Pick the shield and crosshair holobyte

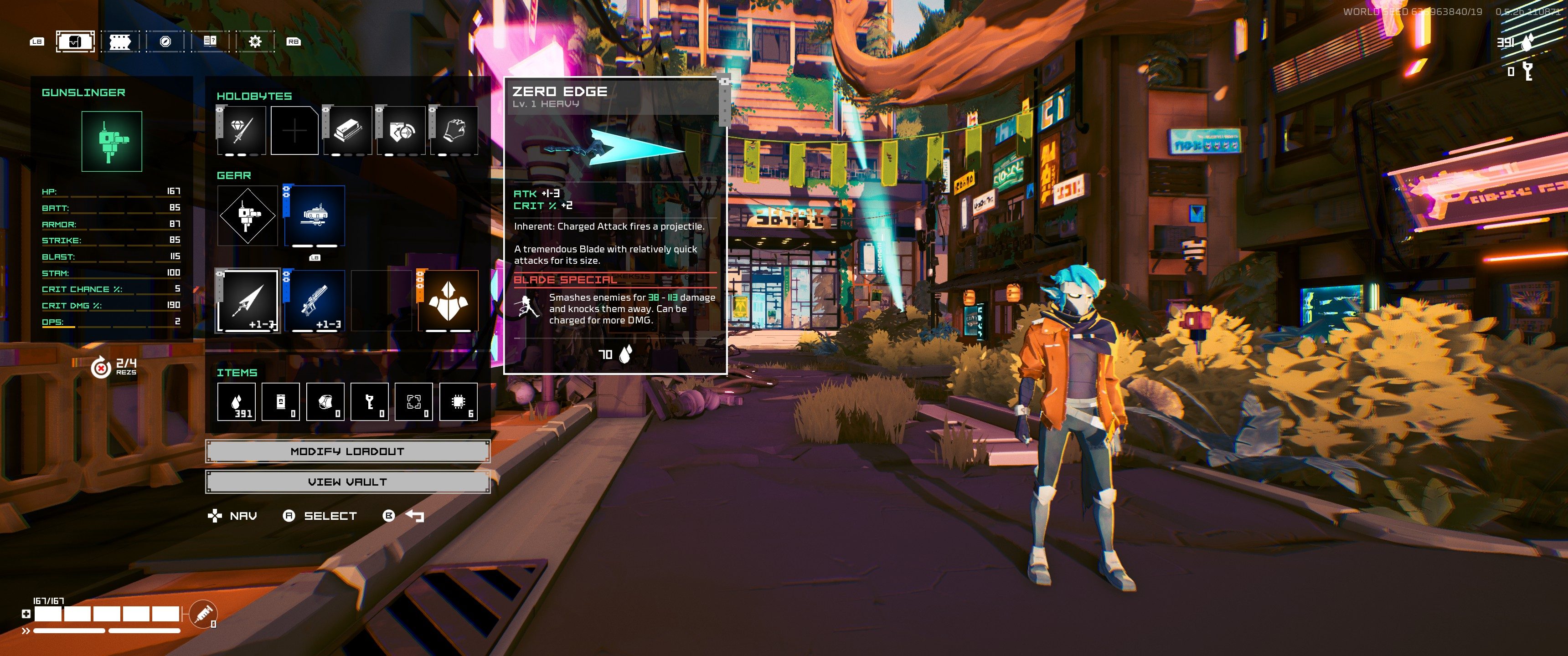(401, 130)
